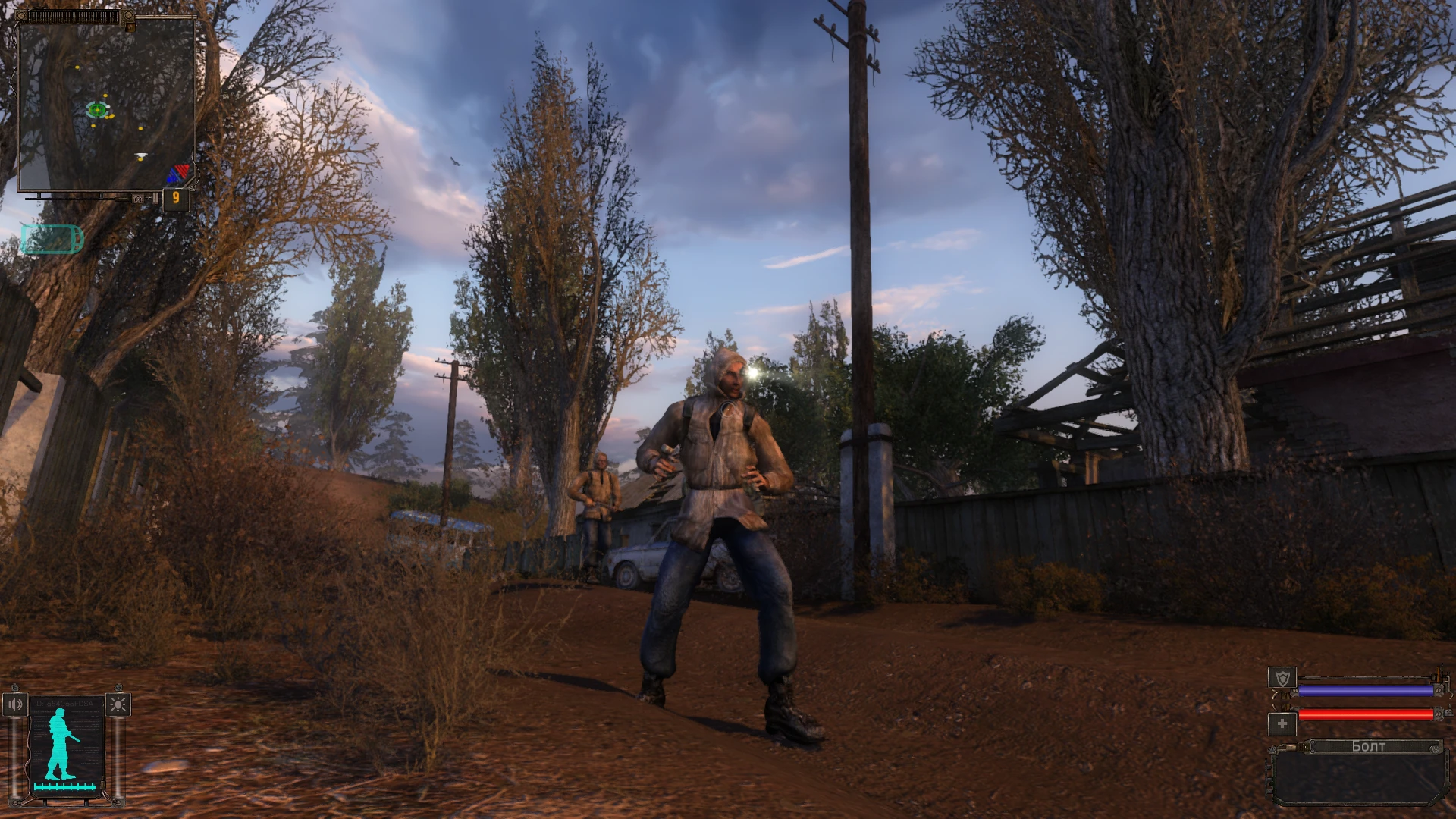Click the cyan stalker silhouette

coord(59,743)
